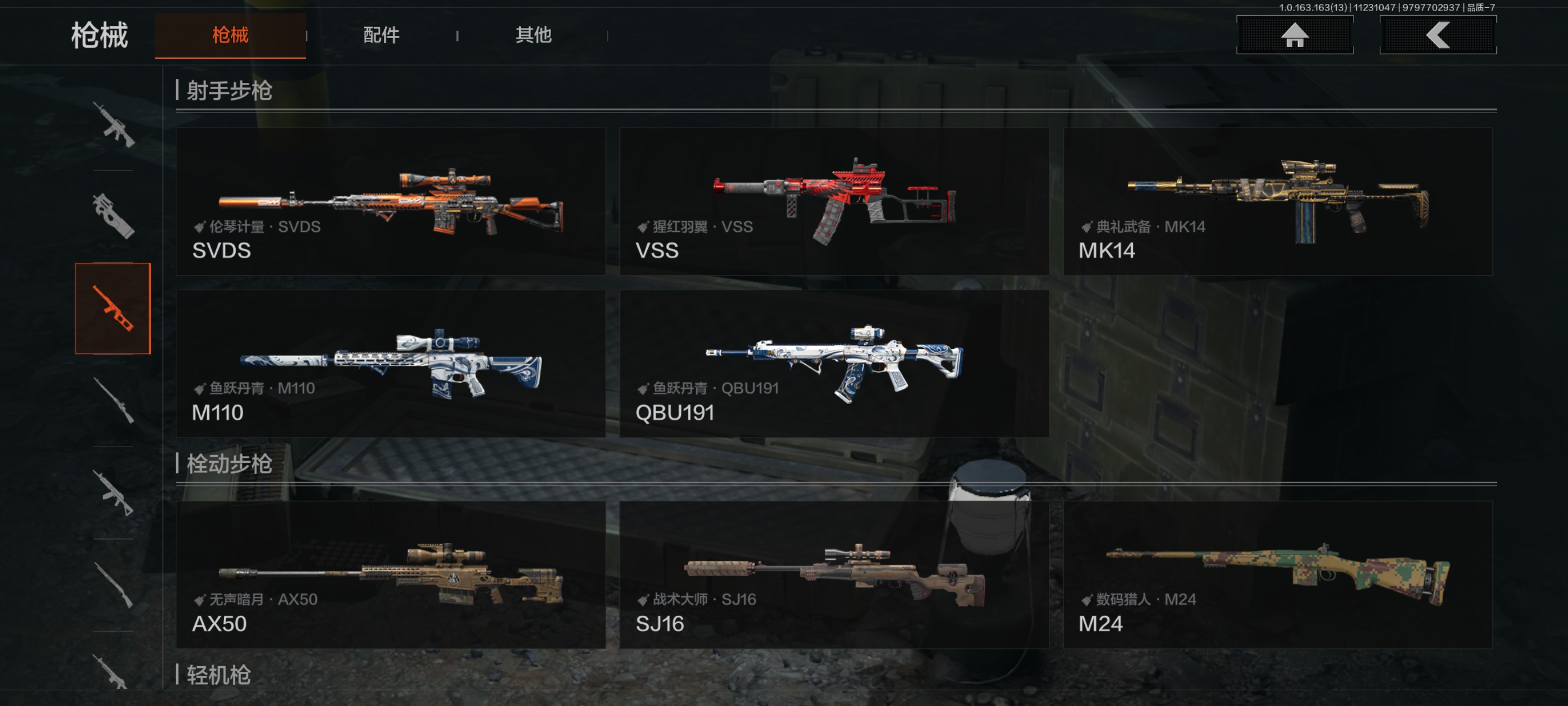The image size is (1568, 706).
Task: Choose the AX50 bolt-action rifle
Action: point(390,574)
